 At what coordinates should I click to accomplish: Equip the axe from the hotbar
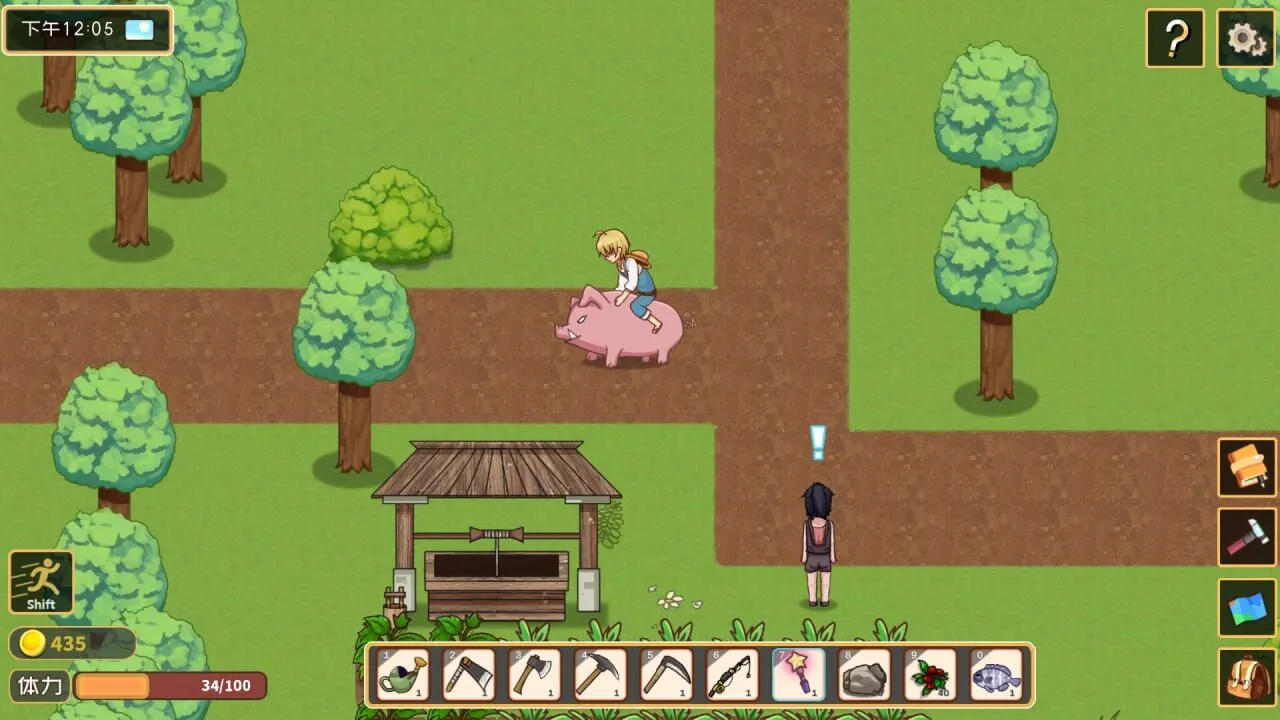(535, 675)
